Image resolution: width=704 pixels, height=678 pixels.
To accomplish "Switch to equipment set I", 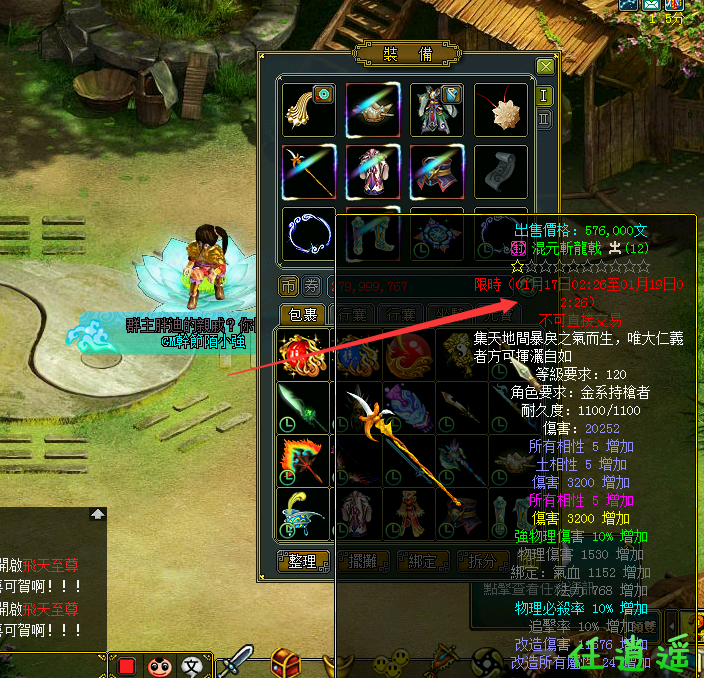I will (x=545, y=95).
